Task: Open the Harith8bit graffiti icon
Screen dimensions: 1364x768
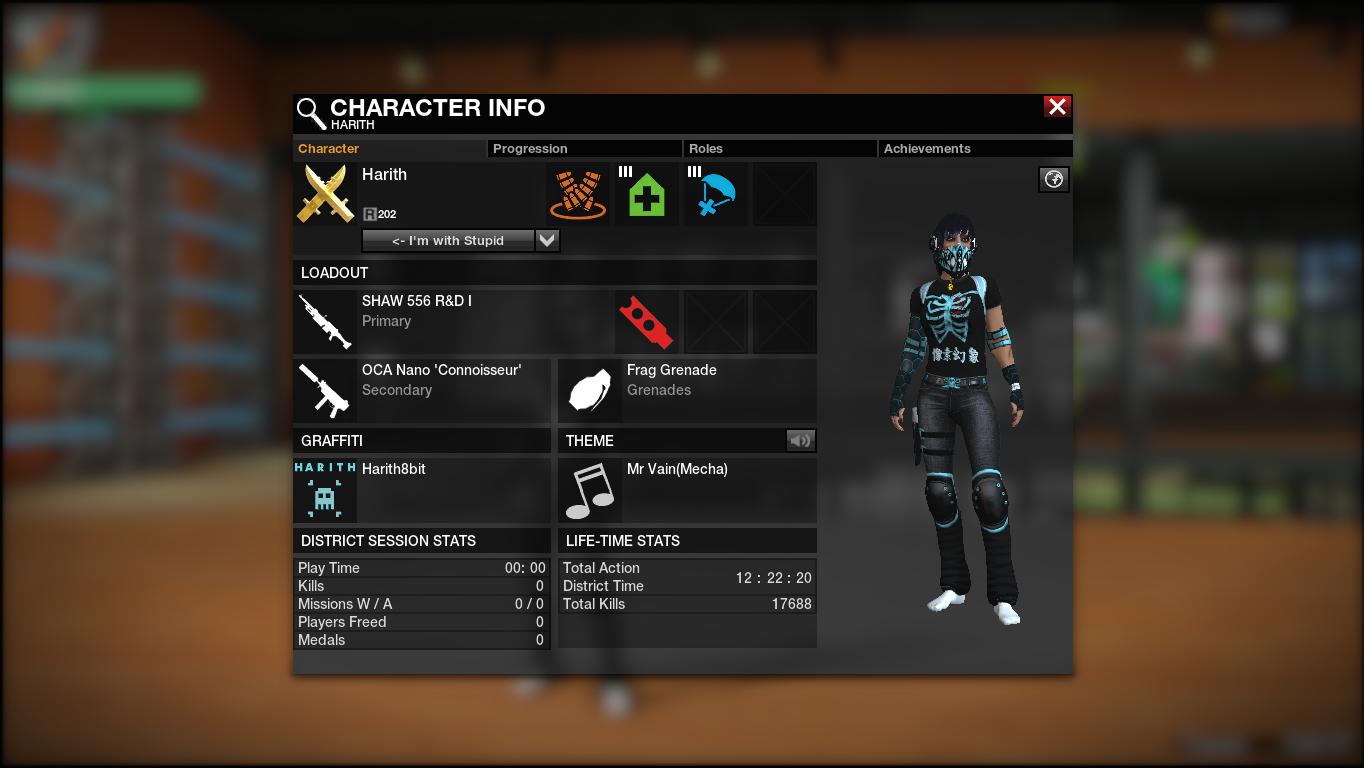Action: 325,490
